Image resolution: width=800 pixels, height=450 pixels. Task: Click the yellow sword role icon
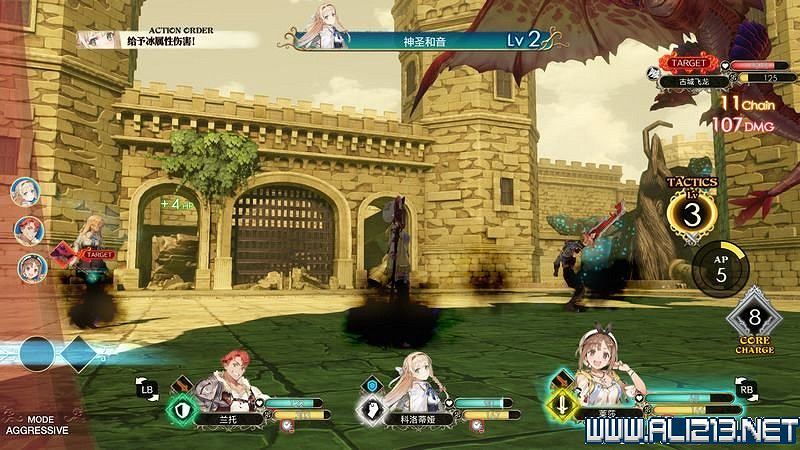[x=563, y=408]
